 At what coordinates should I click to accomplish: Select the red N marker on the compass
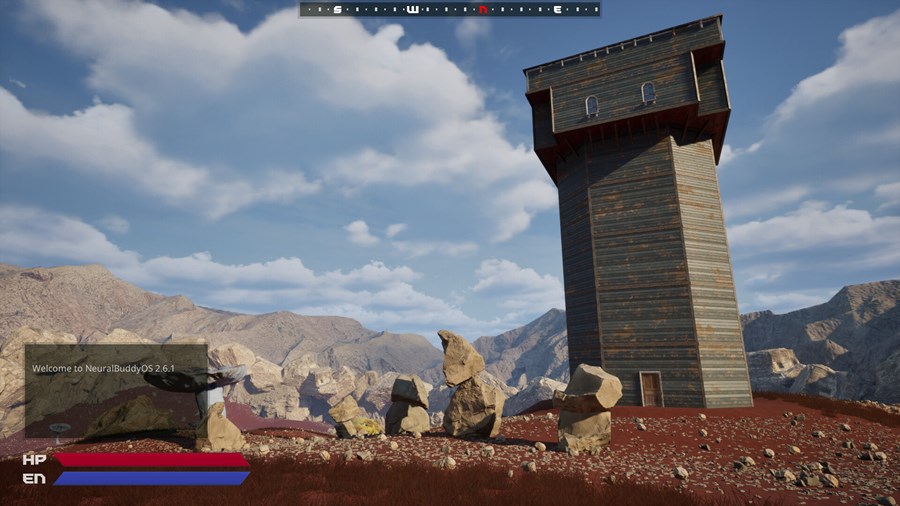[483, 9]
